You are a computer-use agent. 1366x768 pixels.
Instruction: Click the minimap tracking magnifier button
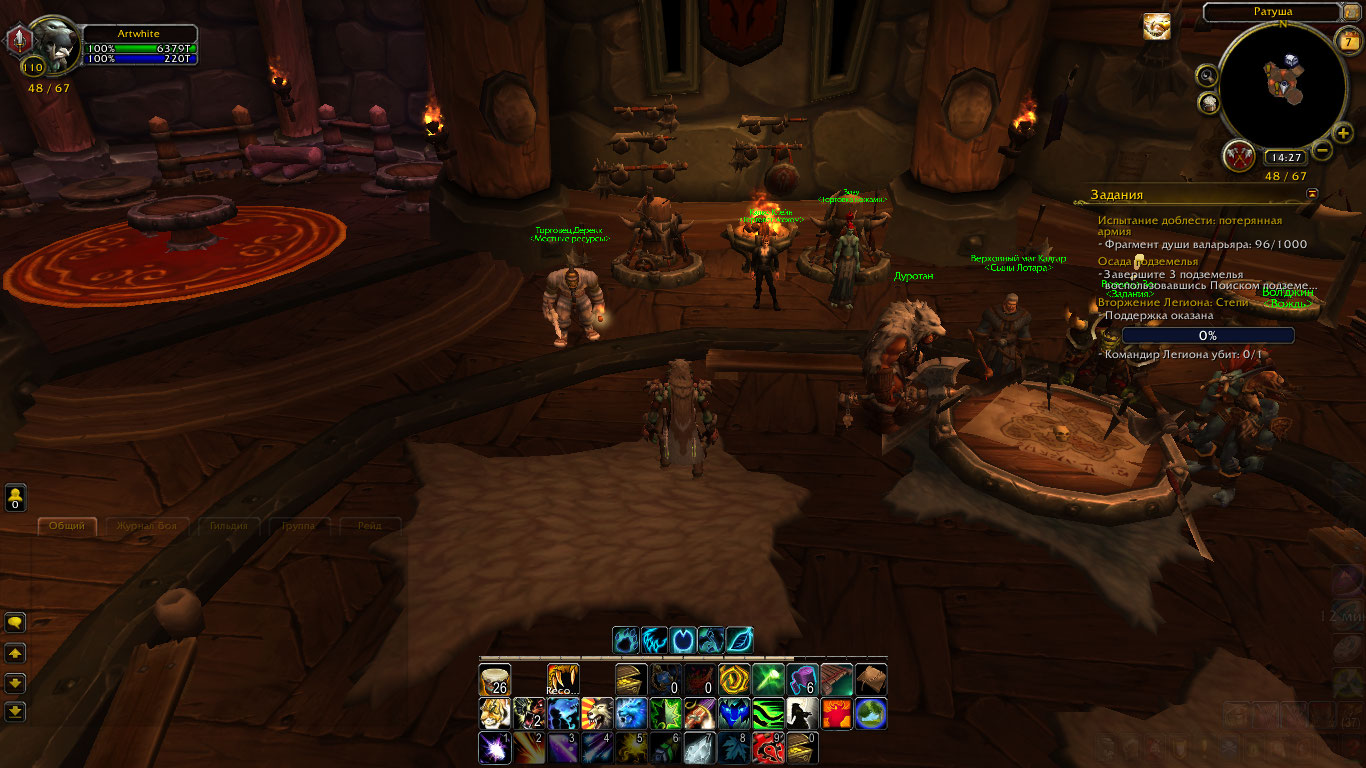[x=1208, y=75]
